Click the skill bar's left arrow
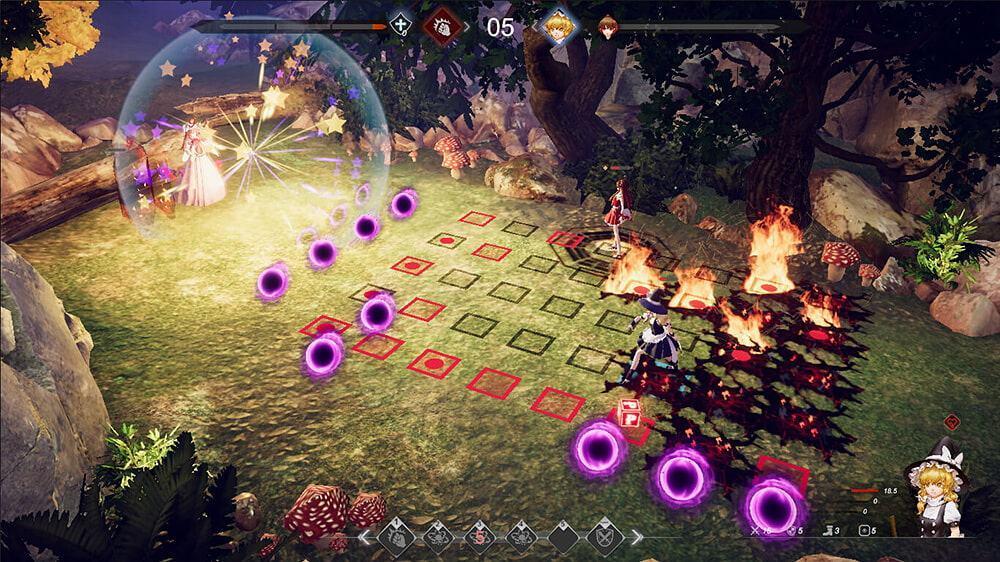This screenshot has width=1000, height=562. coord(366,538)
